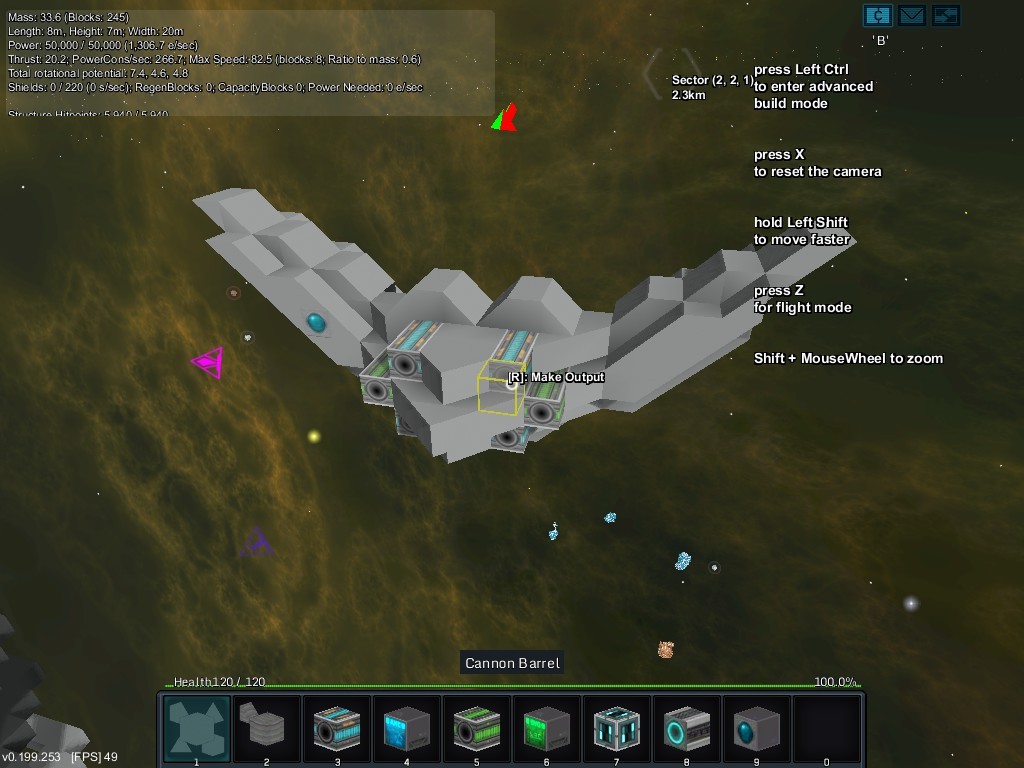Screen dimensions: 1024x768
Task: Select the cyan-barred cube block in slot 7
Action: [617, 729]
